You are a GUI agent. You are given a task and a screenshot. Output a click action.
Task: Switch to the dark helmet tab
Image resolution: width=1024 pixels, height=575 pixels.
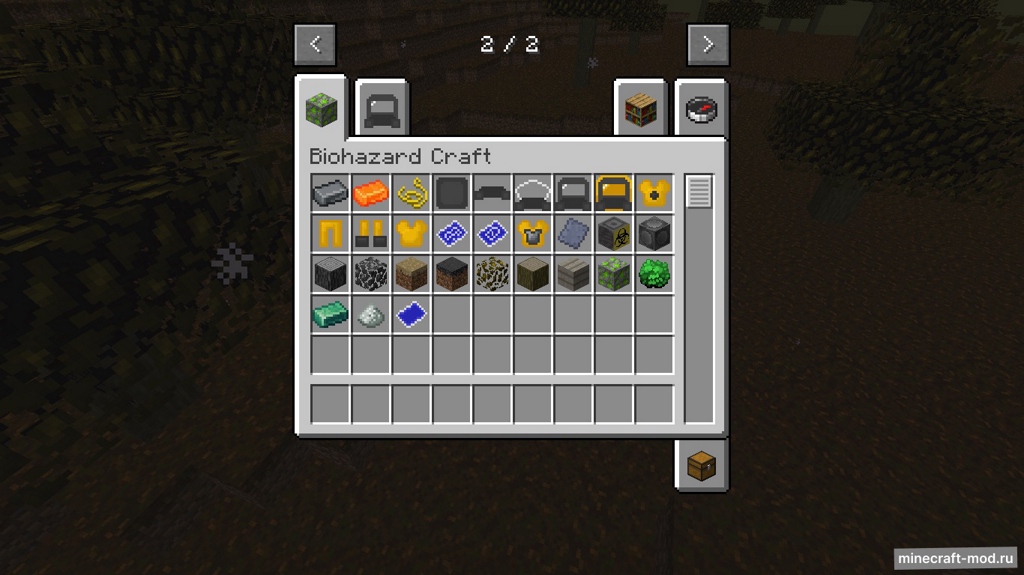(382, 107)
